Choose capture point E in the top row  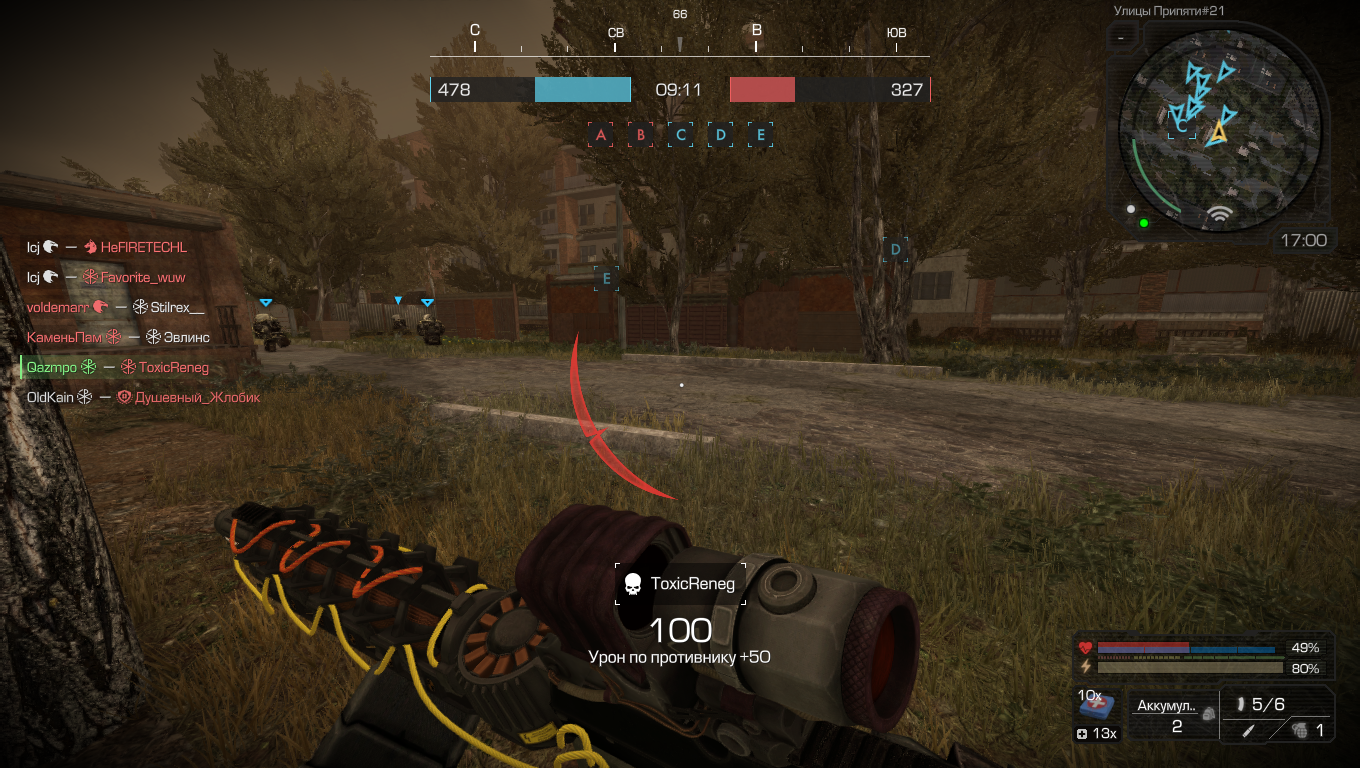pyautogui.click(x=761, y=135)
